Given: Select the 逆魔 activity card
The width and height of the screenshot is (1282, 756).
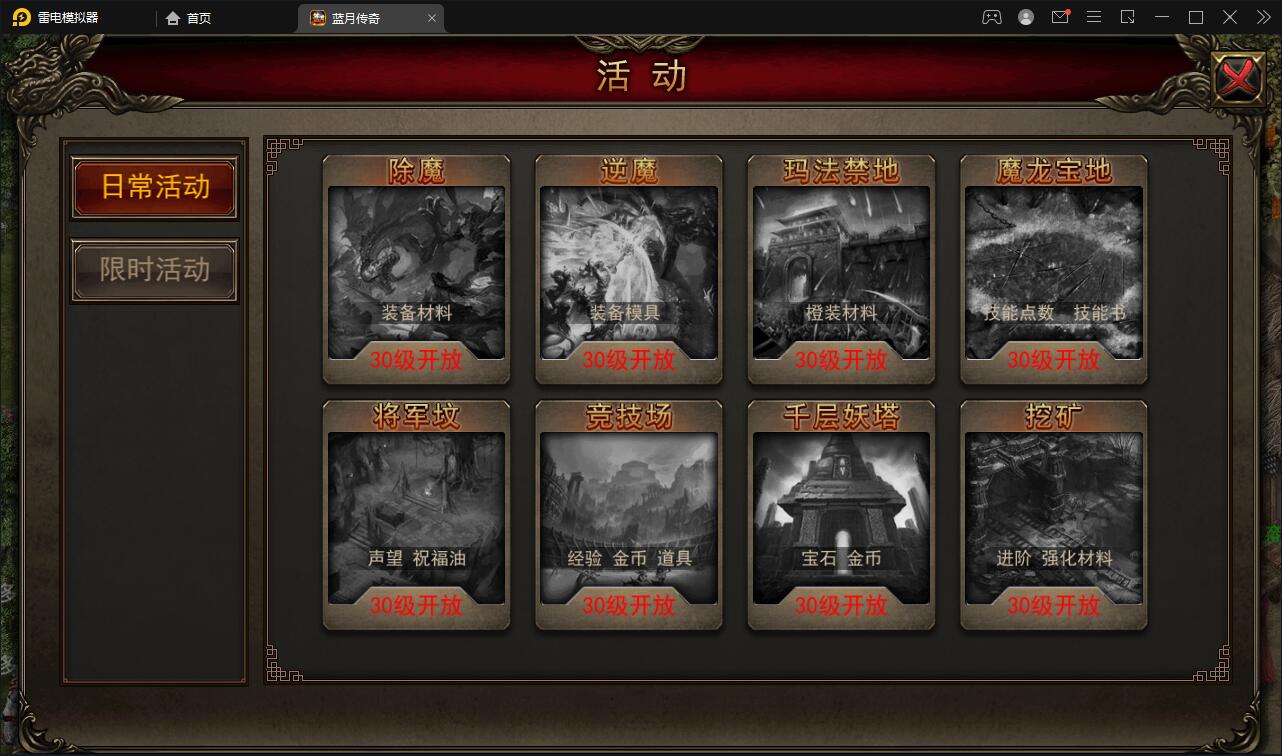Looking at the screenshot, I should 628,270.
